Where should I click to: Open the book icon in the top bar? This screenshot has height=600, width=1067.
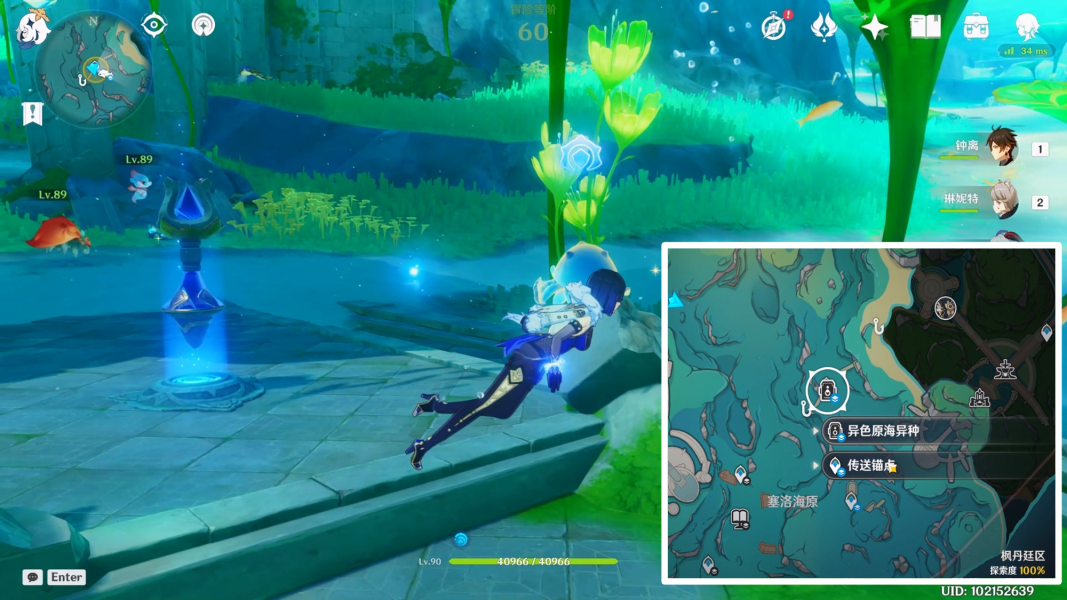[x=925, y=27]
